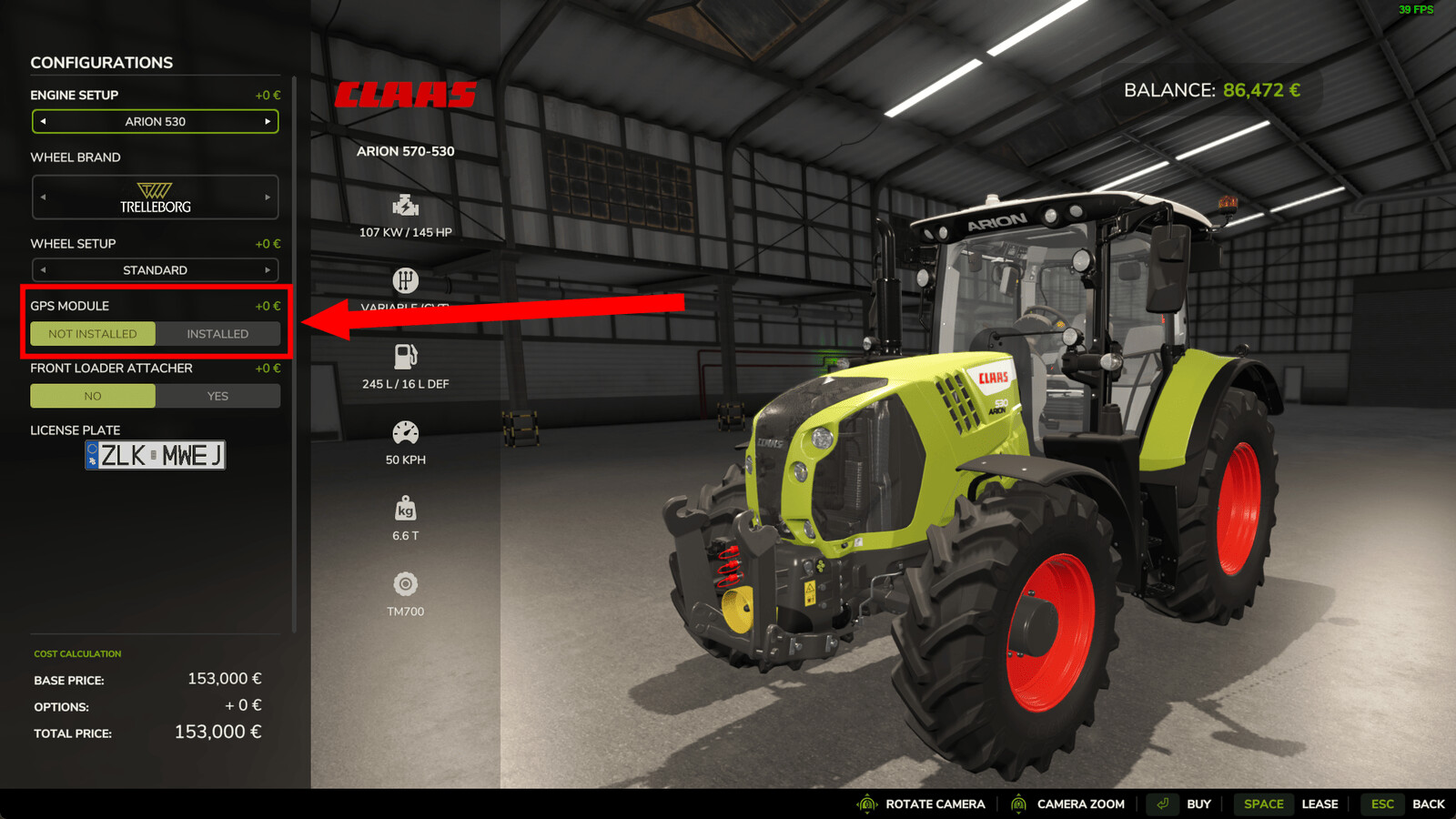Click the ESC key icon beside BACK
The image size is (1456, 819).
(1381, 804)
